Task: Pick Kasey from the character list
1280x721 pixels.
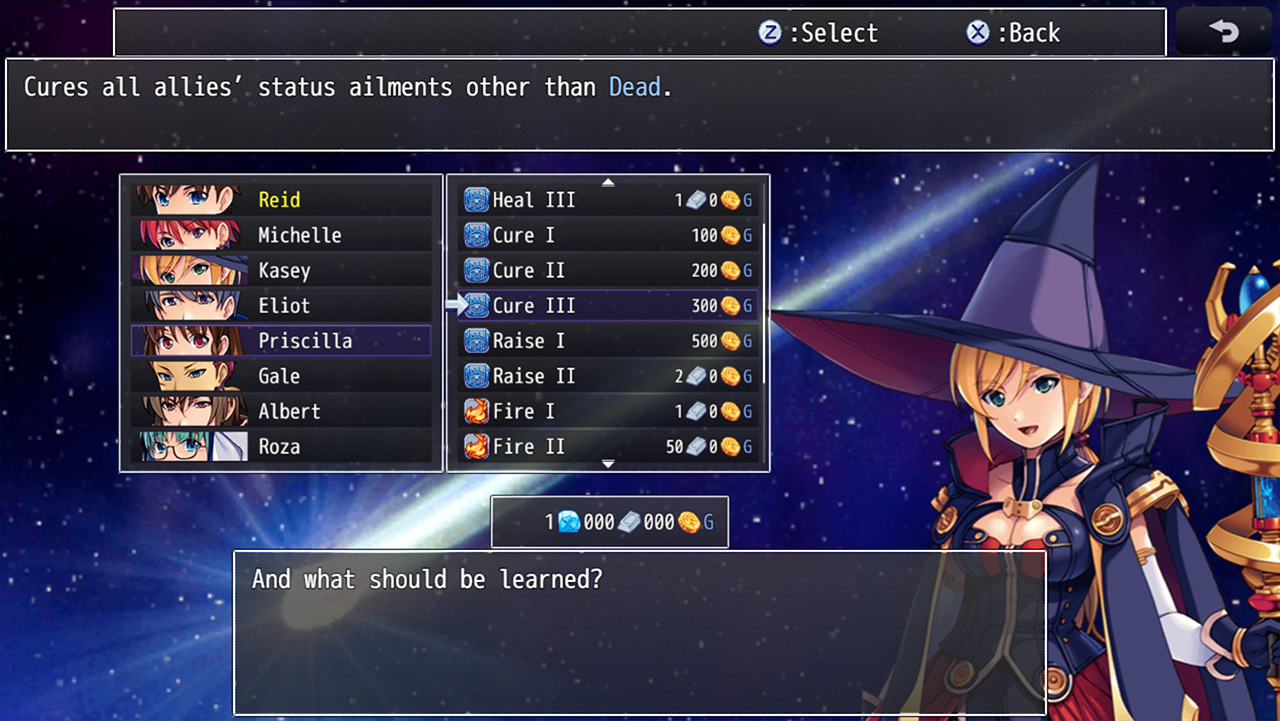Action: [x=281, y=270]
